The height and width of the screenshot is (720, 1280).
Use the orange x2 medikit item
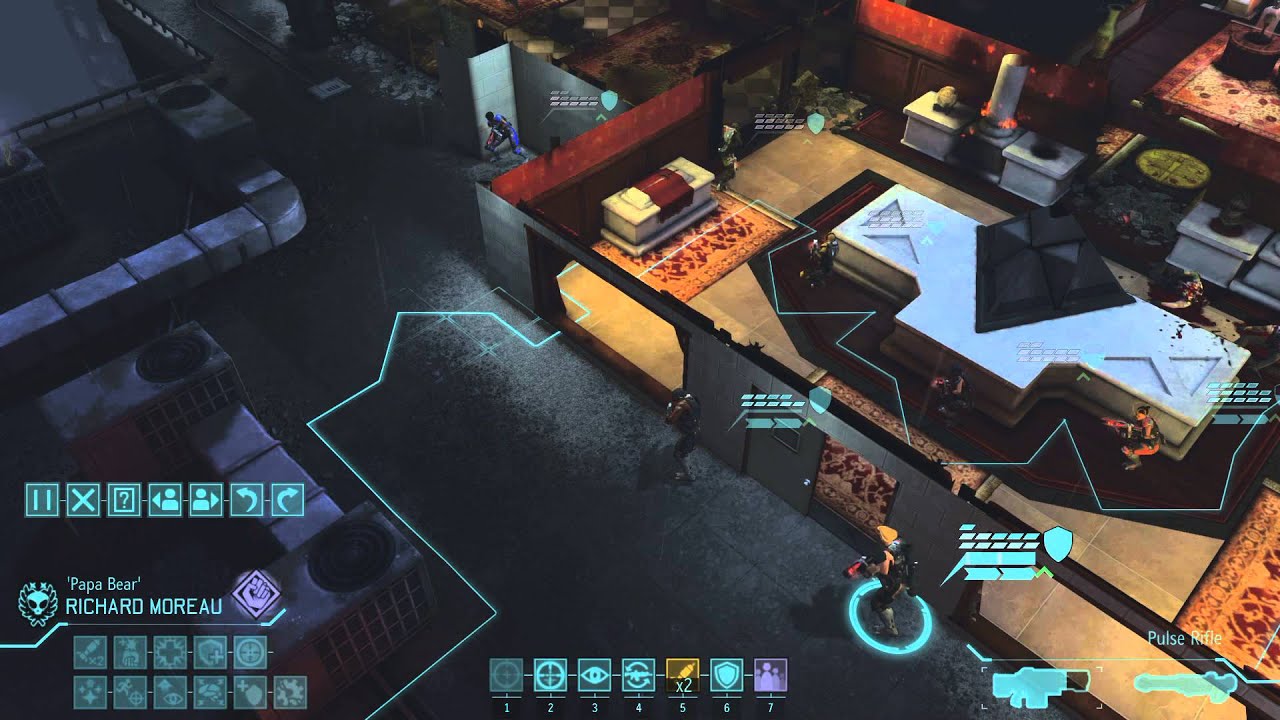tap(682, 676)
